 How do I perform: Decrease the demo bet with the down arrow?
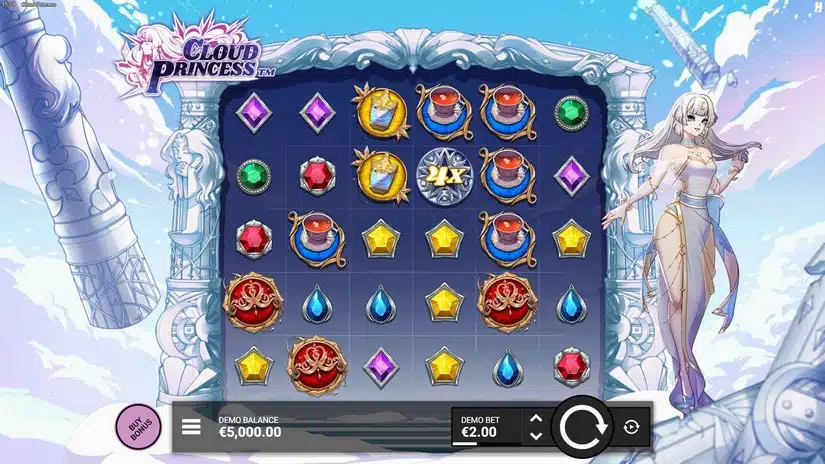point(535,435)
